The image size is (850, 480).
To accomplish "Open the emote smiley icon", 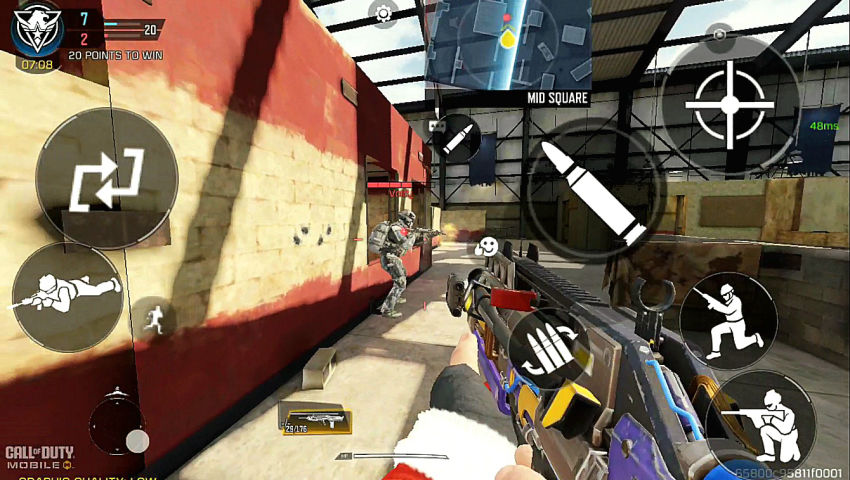I will point(487,246).
